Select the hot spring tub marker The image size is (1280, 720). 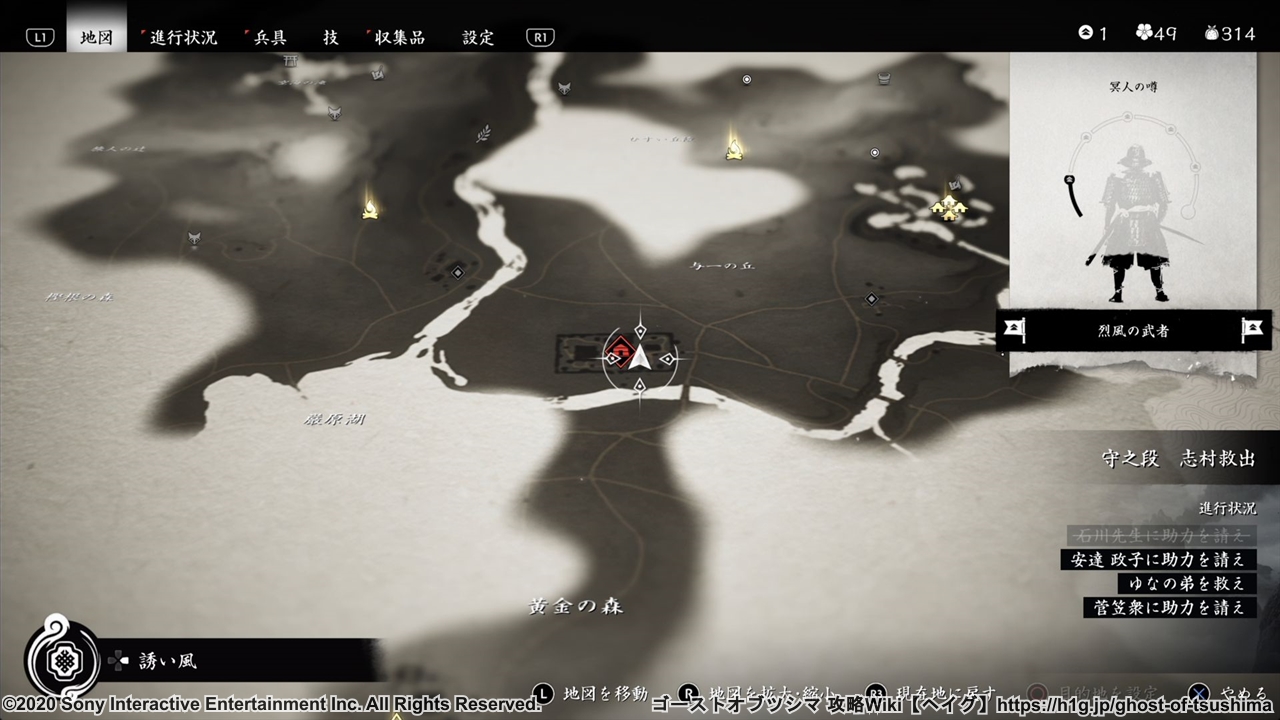[884, 78]
